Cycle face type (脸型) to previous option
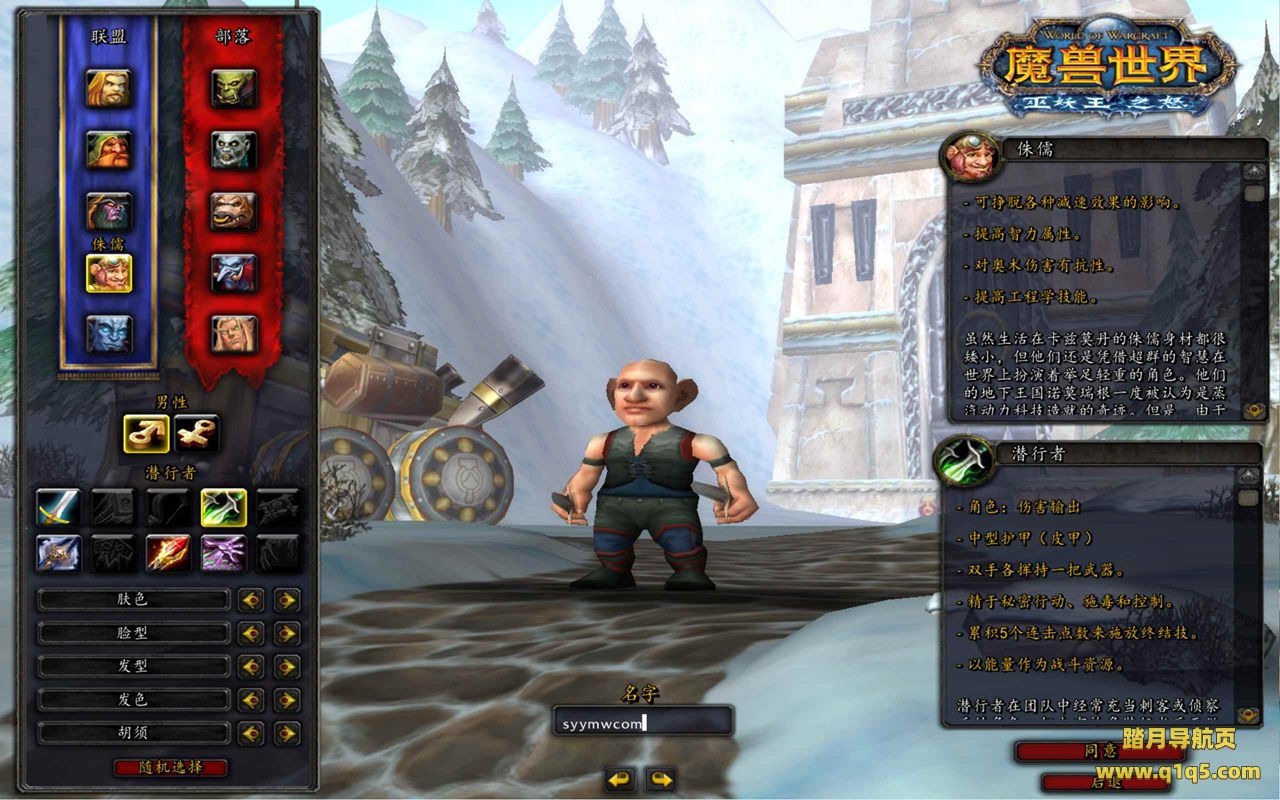 251,633
